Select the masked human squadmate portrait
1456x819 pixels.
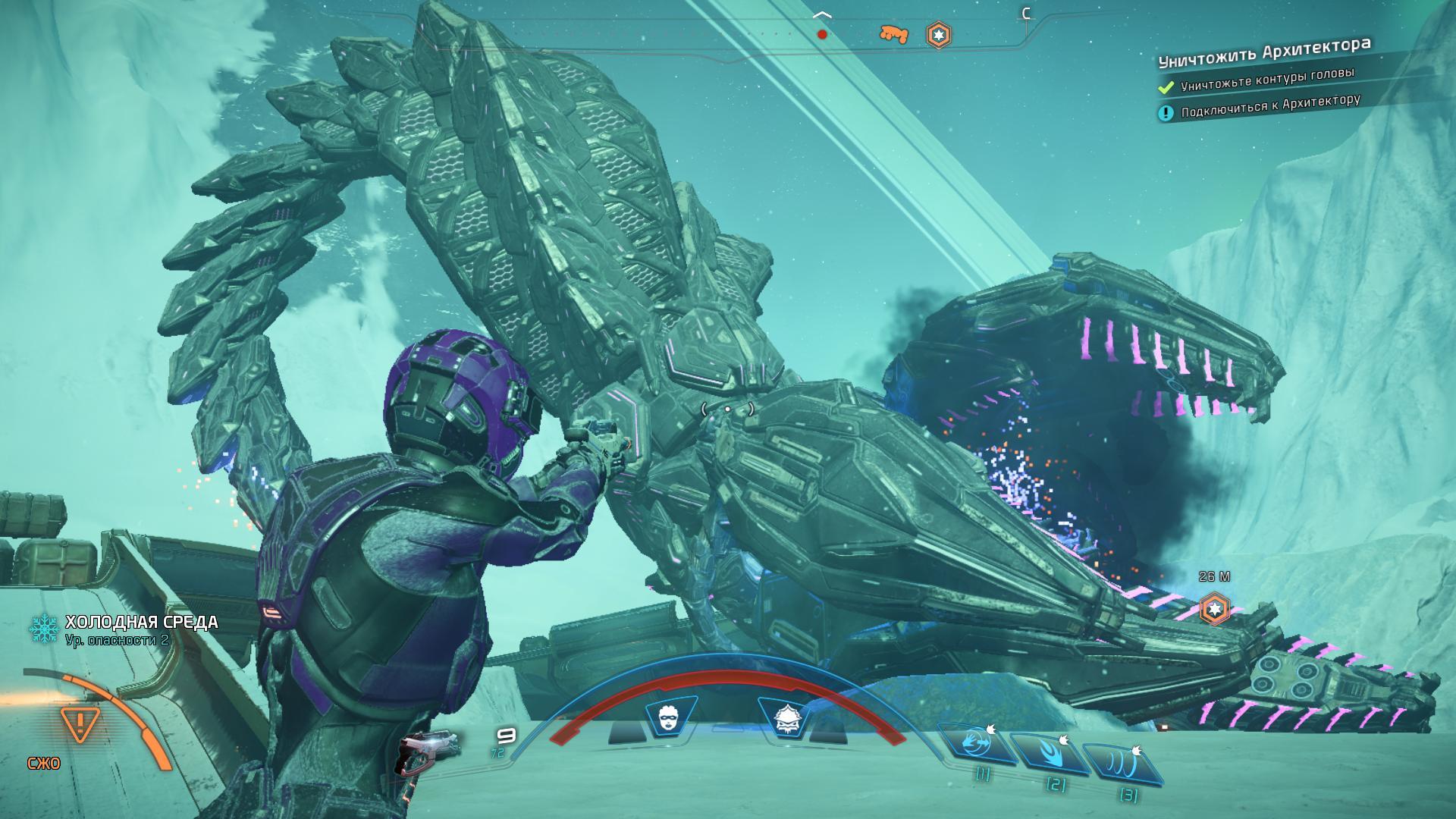pyautogui.click(x=668, y=717)
